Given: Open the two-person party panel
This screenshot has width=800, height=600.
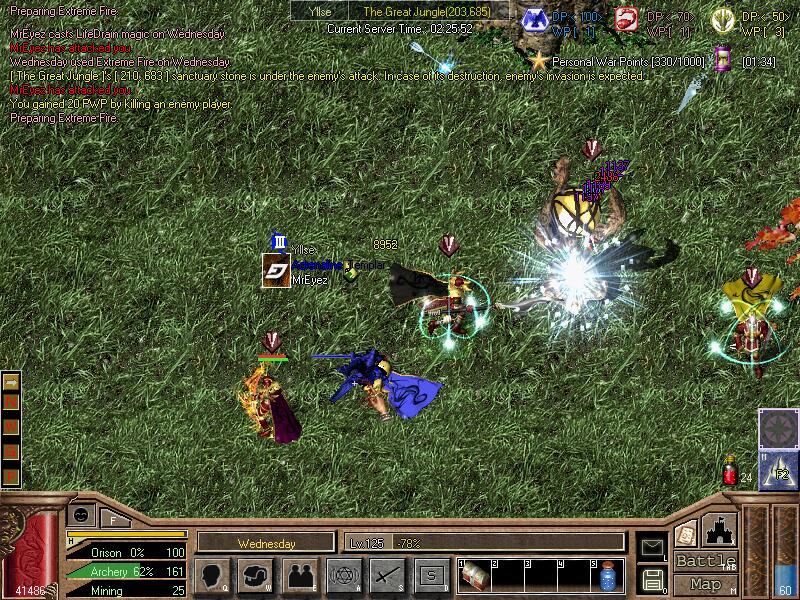Looking at the screenshot, I should [x=299, y=575].
